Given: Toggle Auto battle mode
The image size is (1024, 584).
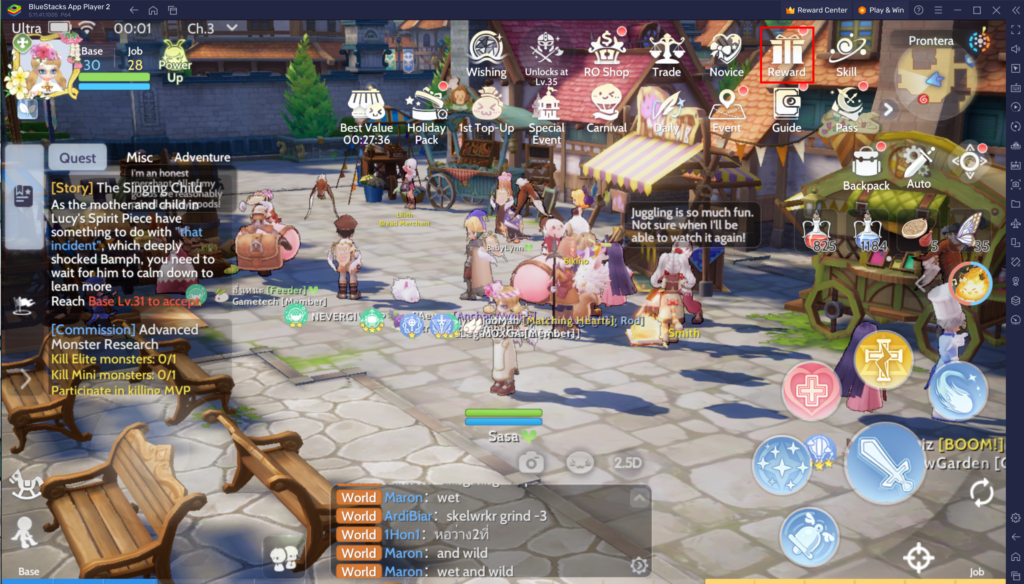Looking at the screenshot, I should coord(917,166).
